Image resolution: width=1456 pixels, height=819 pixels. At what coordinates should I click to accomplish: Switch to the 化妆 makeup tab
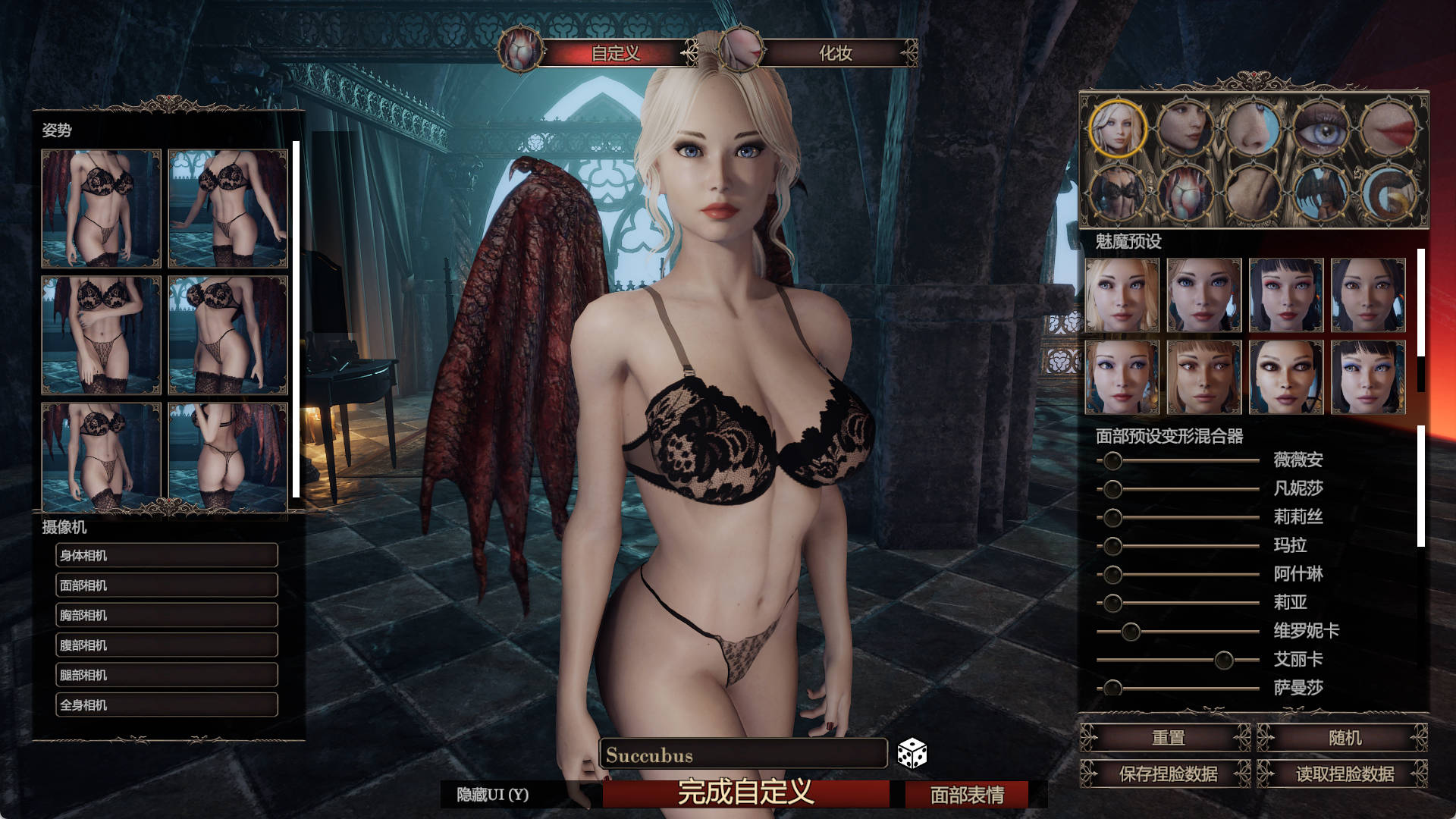834,53
